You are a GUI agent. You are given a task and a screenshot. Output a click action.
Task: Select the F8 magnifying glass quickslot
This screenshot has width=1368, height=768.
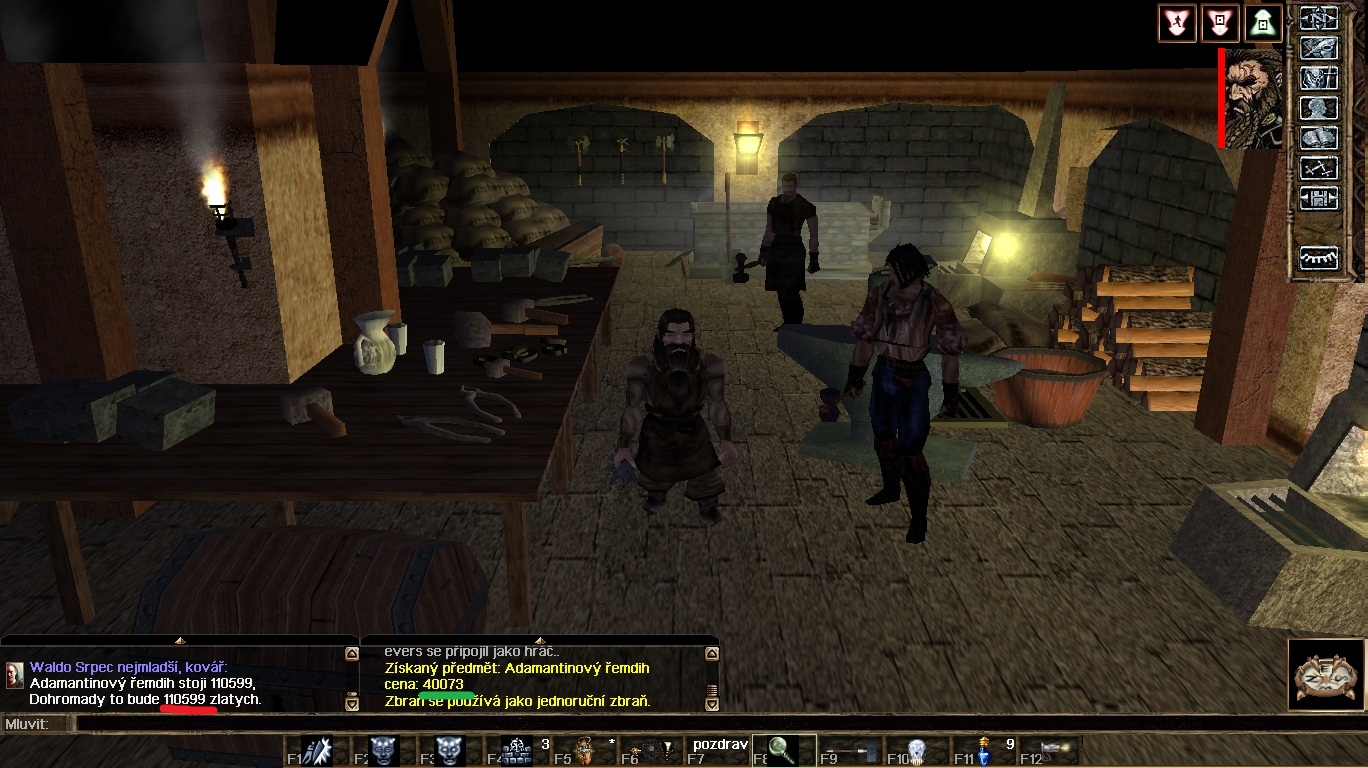point(783,750)
